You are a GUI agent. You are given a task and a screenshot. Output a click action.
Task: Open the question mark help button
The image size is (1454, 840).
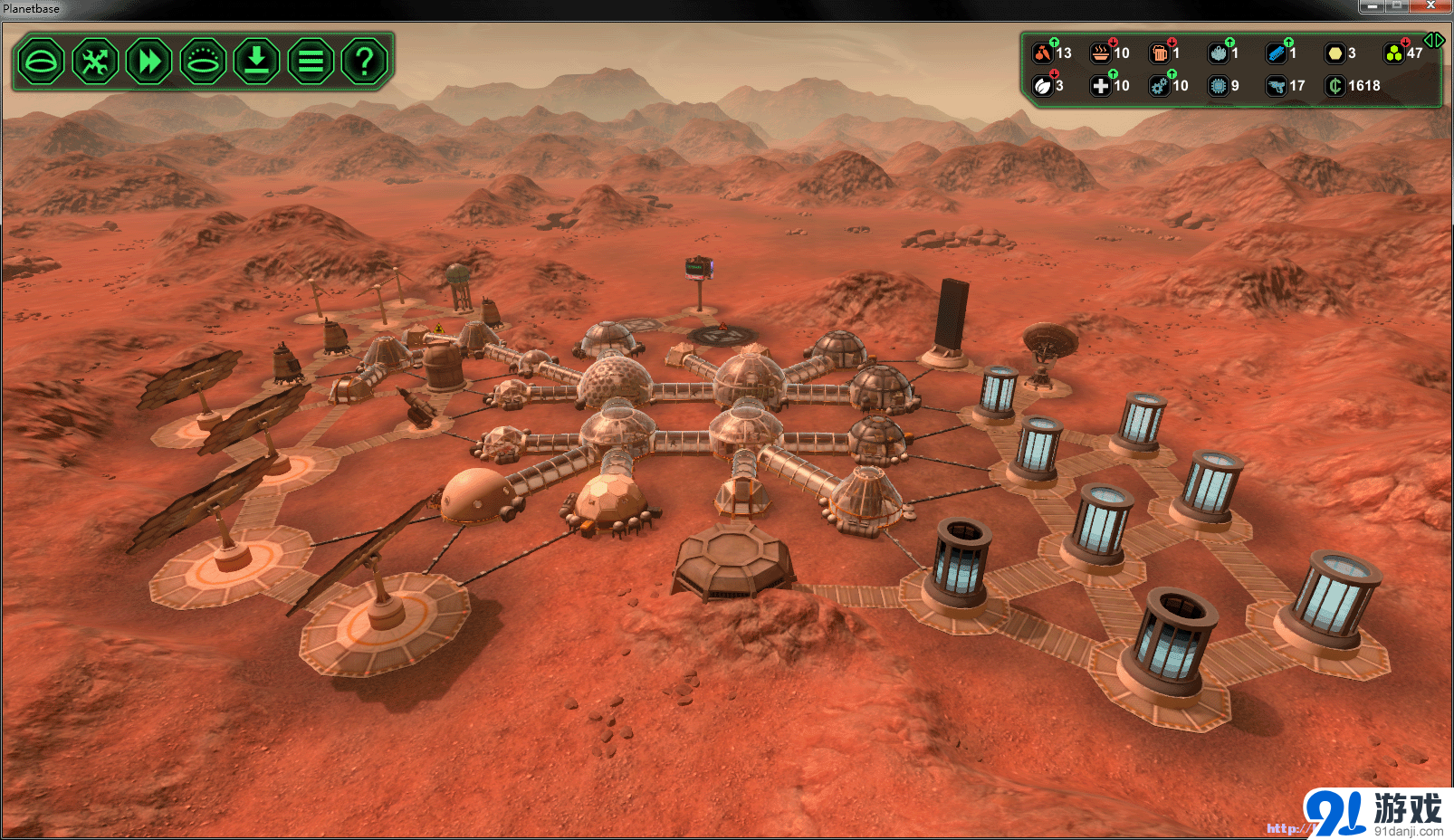click(364, 62)
